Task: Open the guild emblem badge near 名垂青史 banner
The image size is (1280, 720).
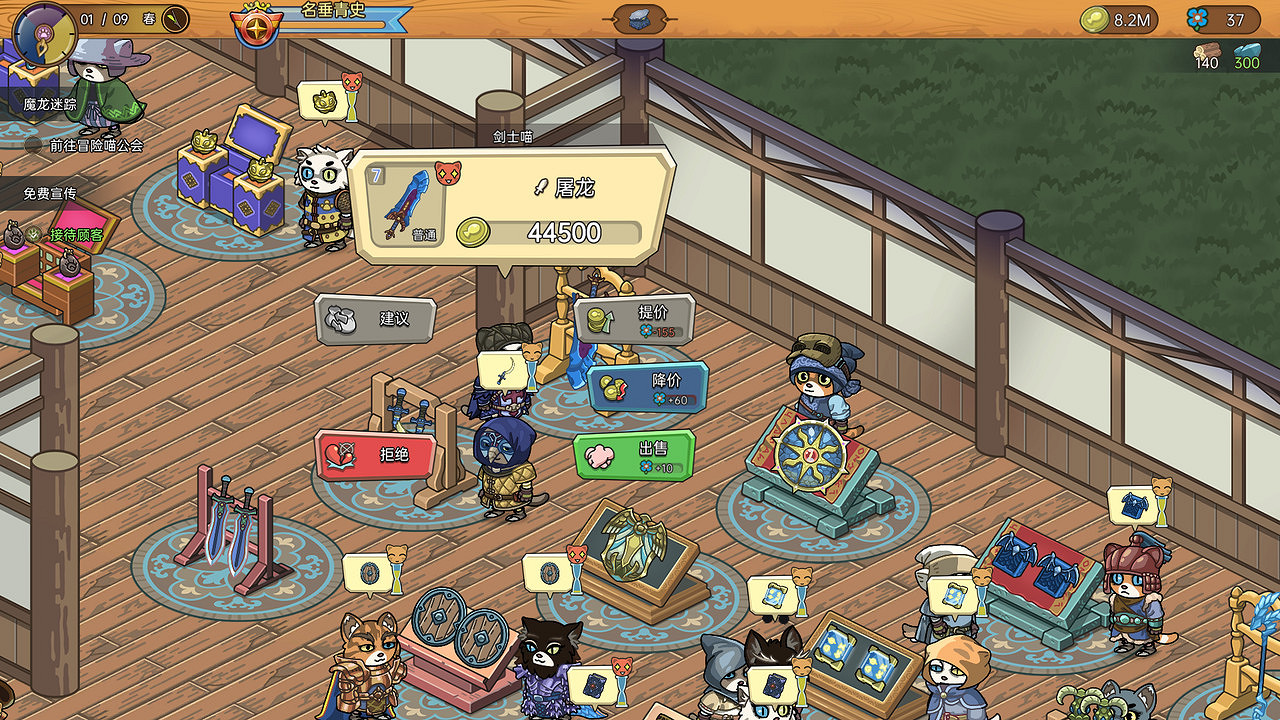Action: click(x=255, y=28)
